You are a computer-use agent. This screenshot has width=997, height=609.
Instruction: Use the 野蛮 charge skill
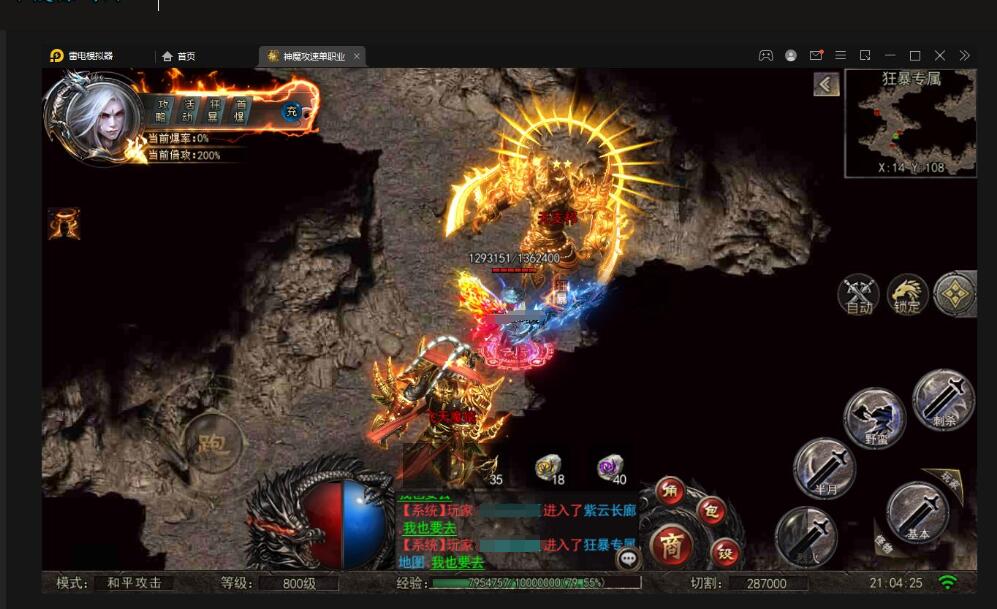[x=874, y=418]
